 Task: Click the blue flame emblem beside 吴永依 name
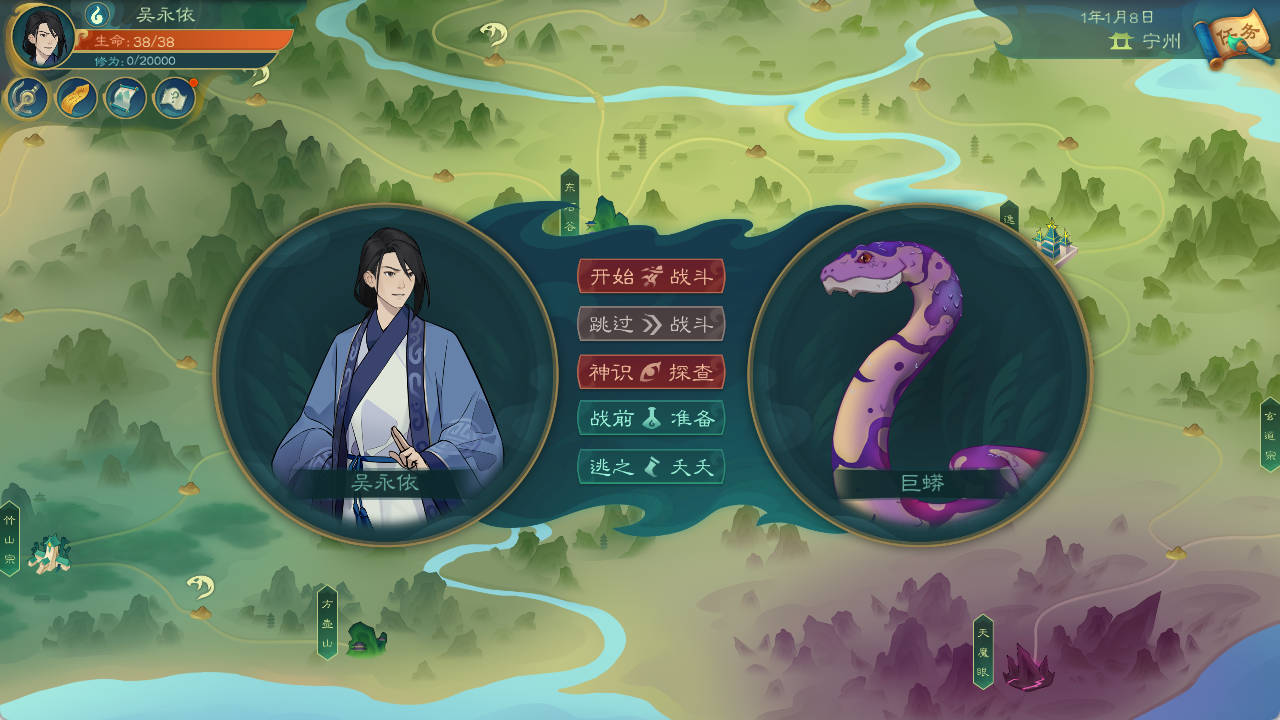tap(96, 17)
